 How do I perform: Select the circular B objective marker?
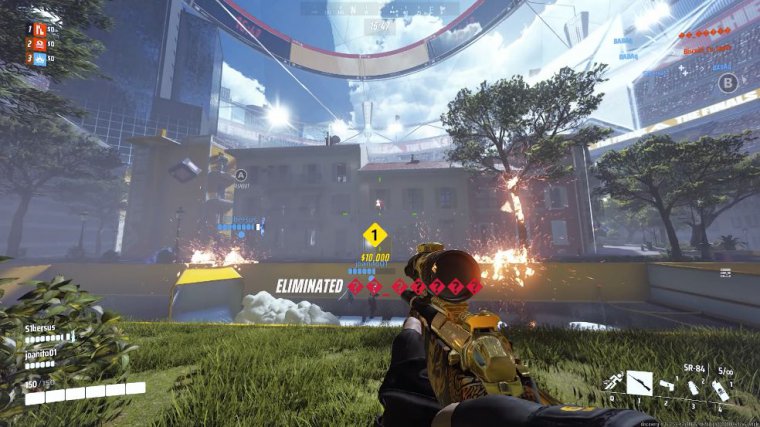727,83
